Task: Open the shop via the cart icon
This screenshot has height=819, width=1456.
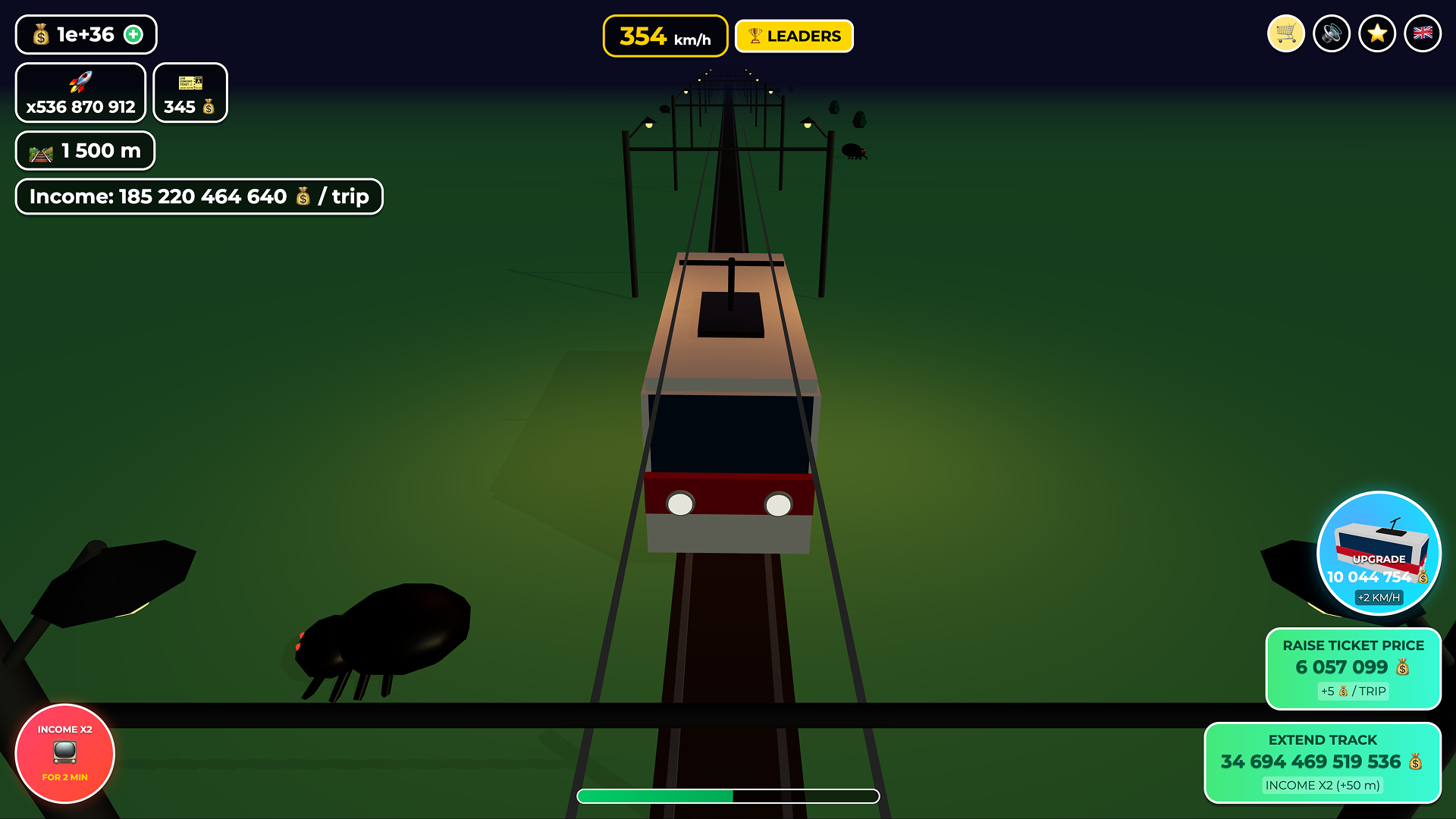Action: click(1285, 33)
